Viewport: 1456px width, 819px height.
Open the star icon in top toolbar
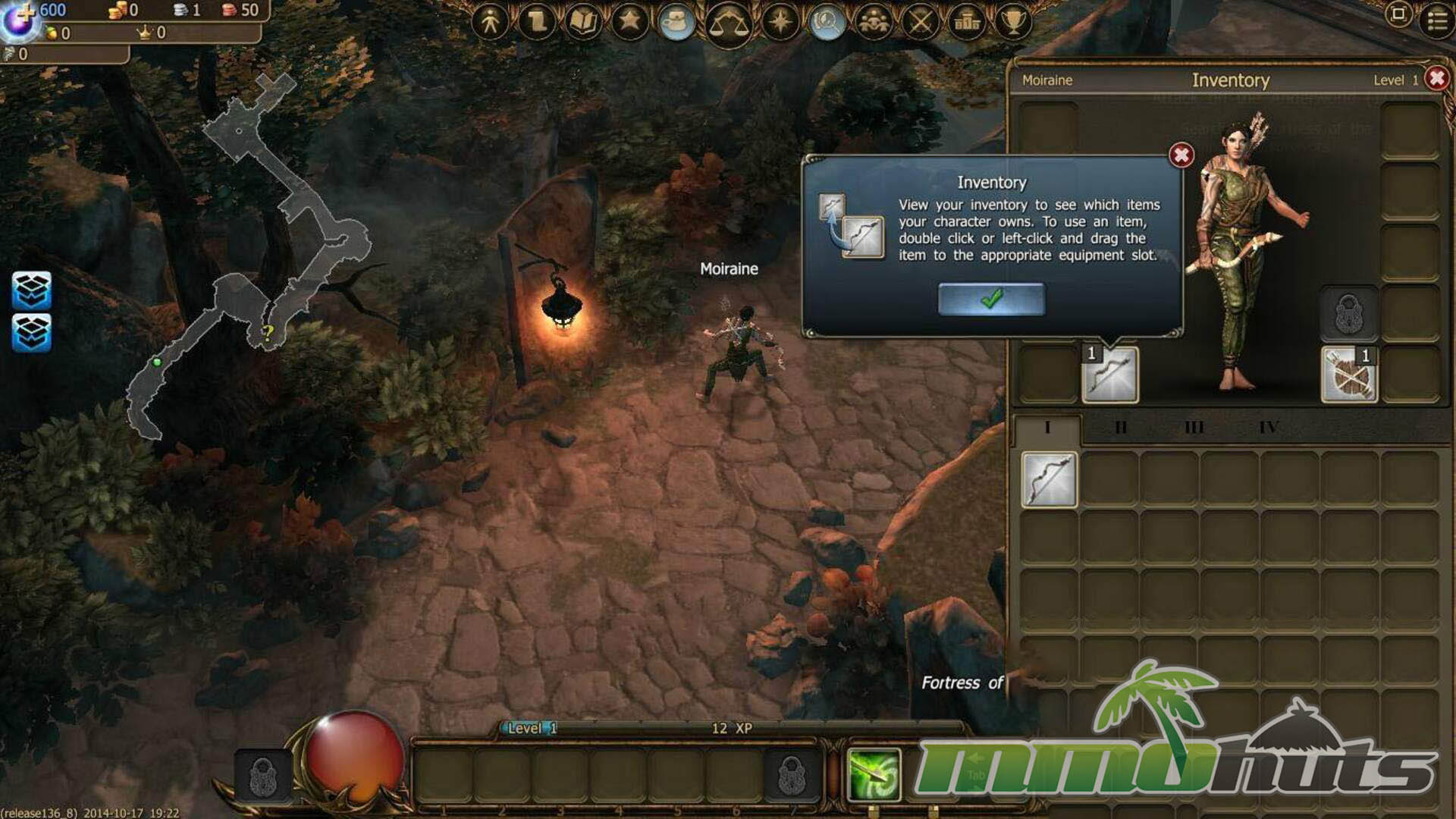629,21
